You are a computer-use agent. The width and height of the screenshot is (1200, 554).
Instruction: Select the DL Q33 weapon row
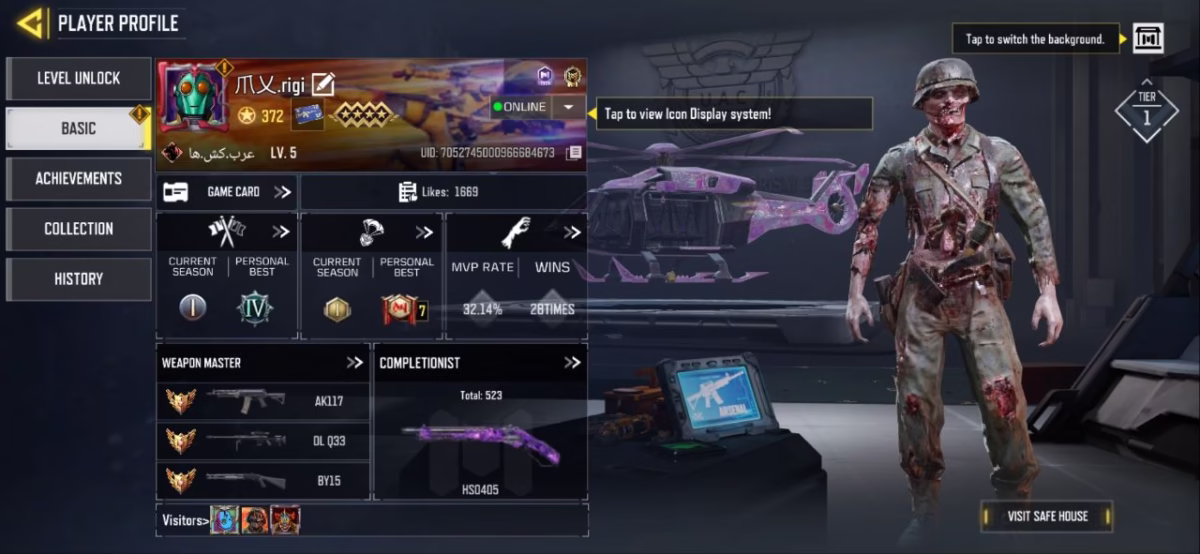click(x=263, y=441)
